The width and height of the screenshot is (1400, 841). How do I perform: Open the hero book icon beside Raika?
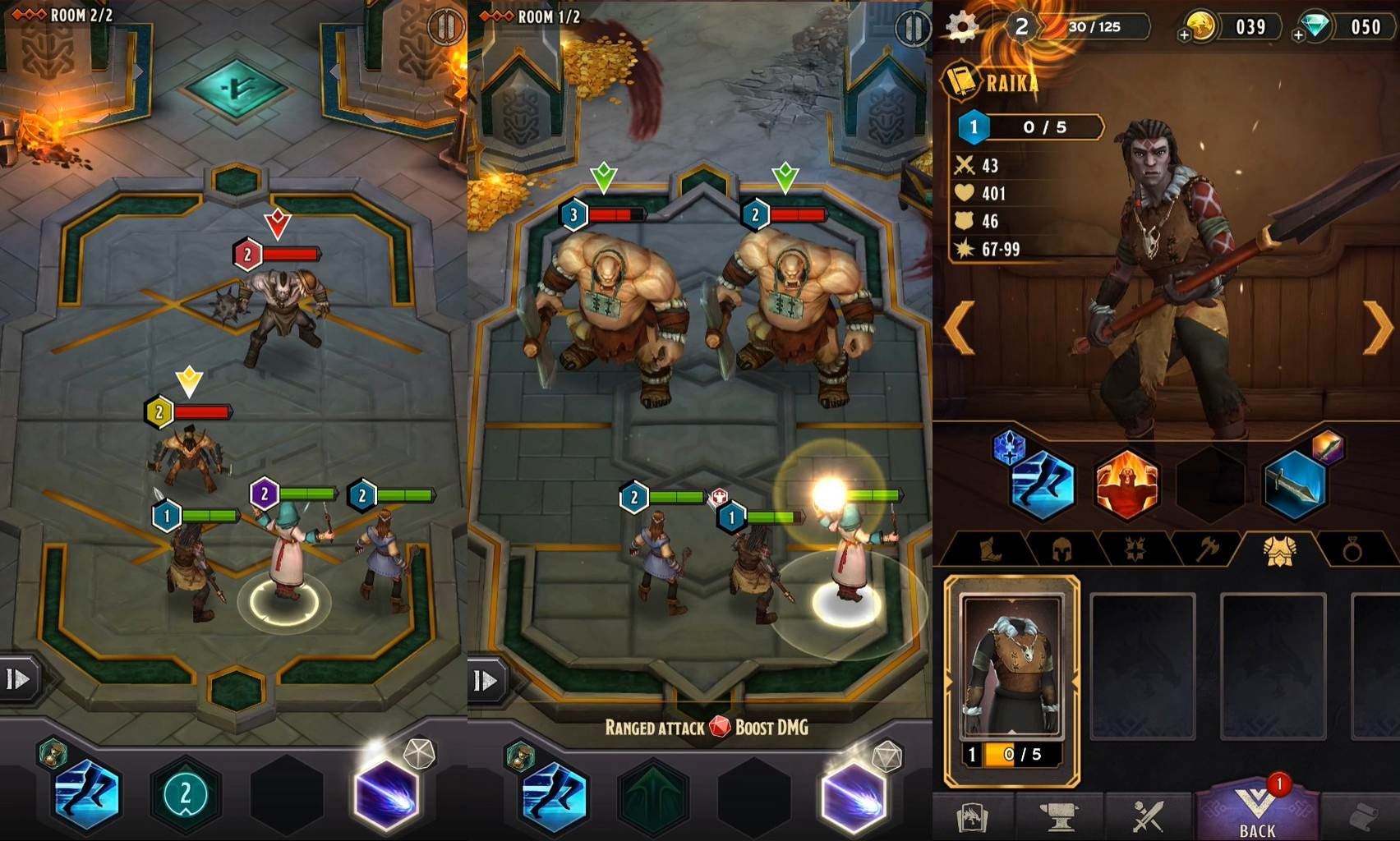tap(963, 81)
